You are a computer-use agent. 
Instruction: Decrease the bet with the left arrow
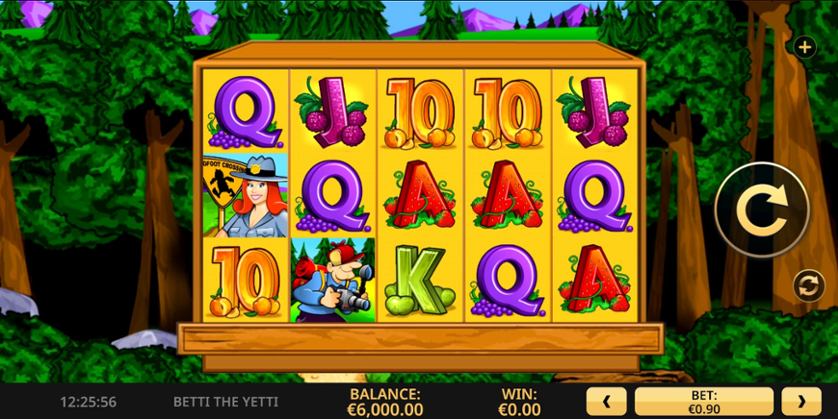(x=607, y=401)
